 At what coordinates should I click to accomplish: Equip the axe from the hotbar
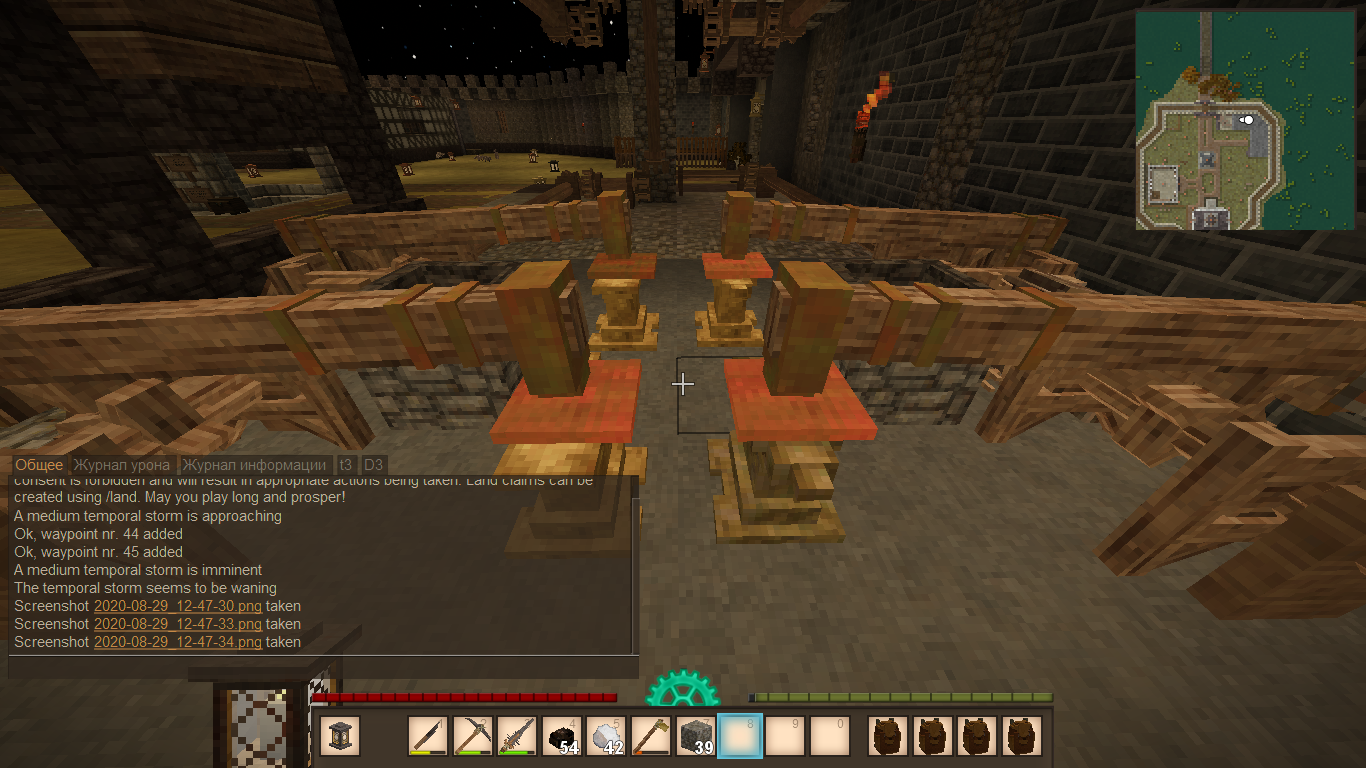[651, 736]
